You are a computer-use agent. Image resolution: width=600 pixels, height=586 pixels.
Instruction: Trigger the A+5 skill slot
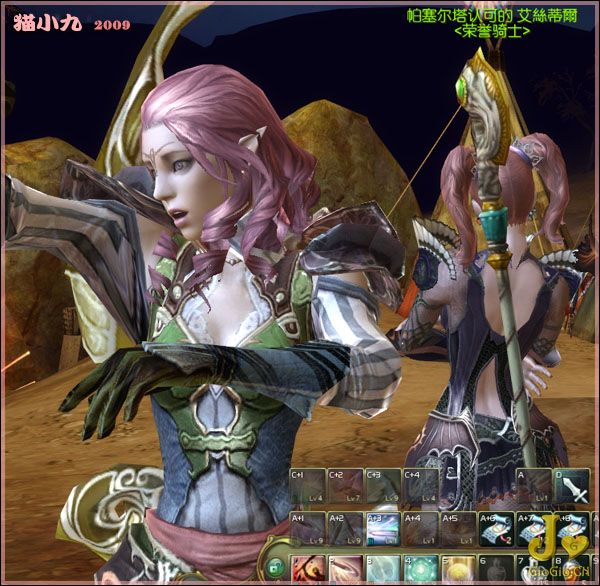(458, 528)
